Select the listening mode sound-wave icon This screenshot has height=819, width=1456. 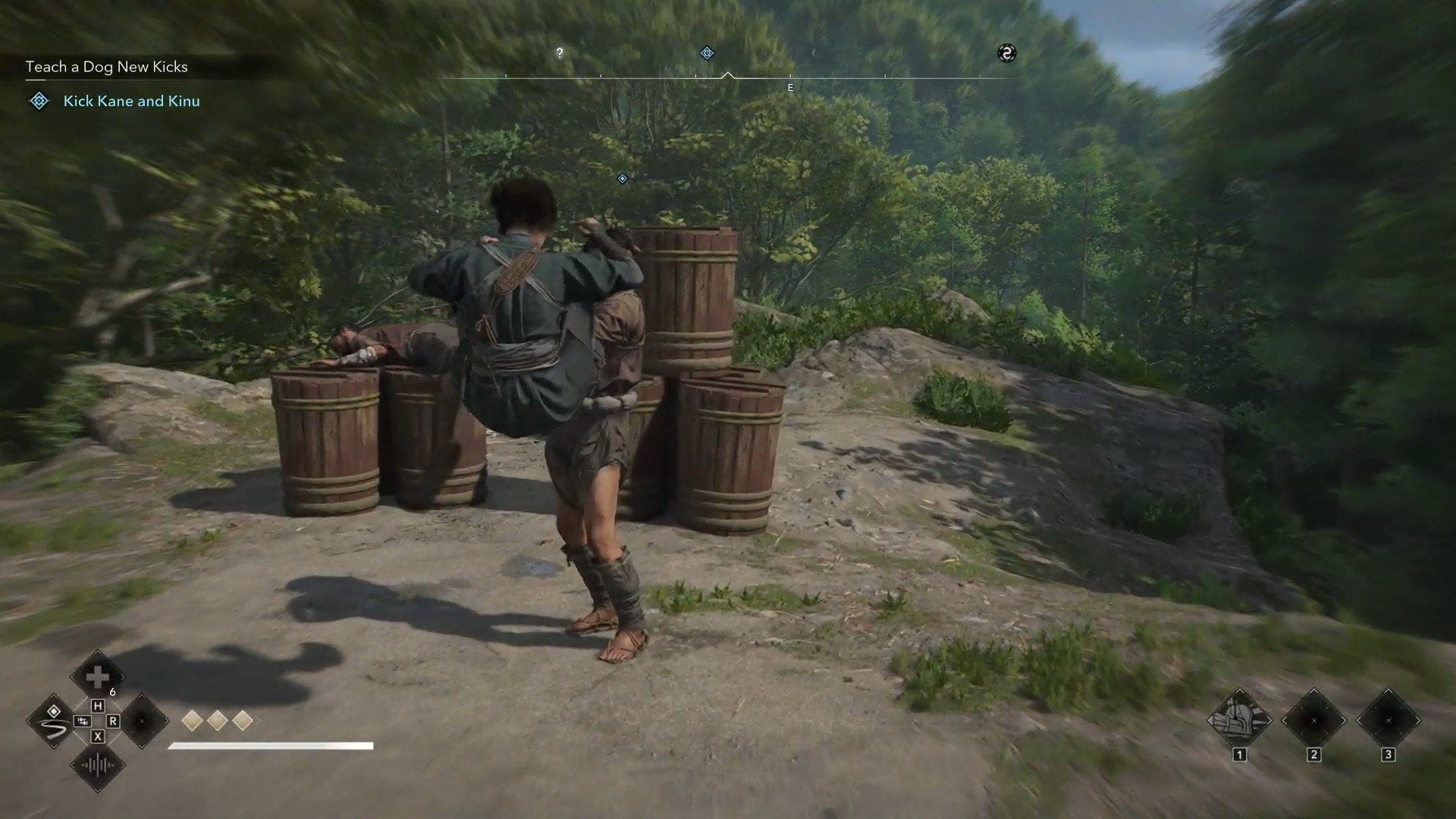coord(97,765)
